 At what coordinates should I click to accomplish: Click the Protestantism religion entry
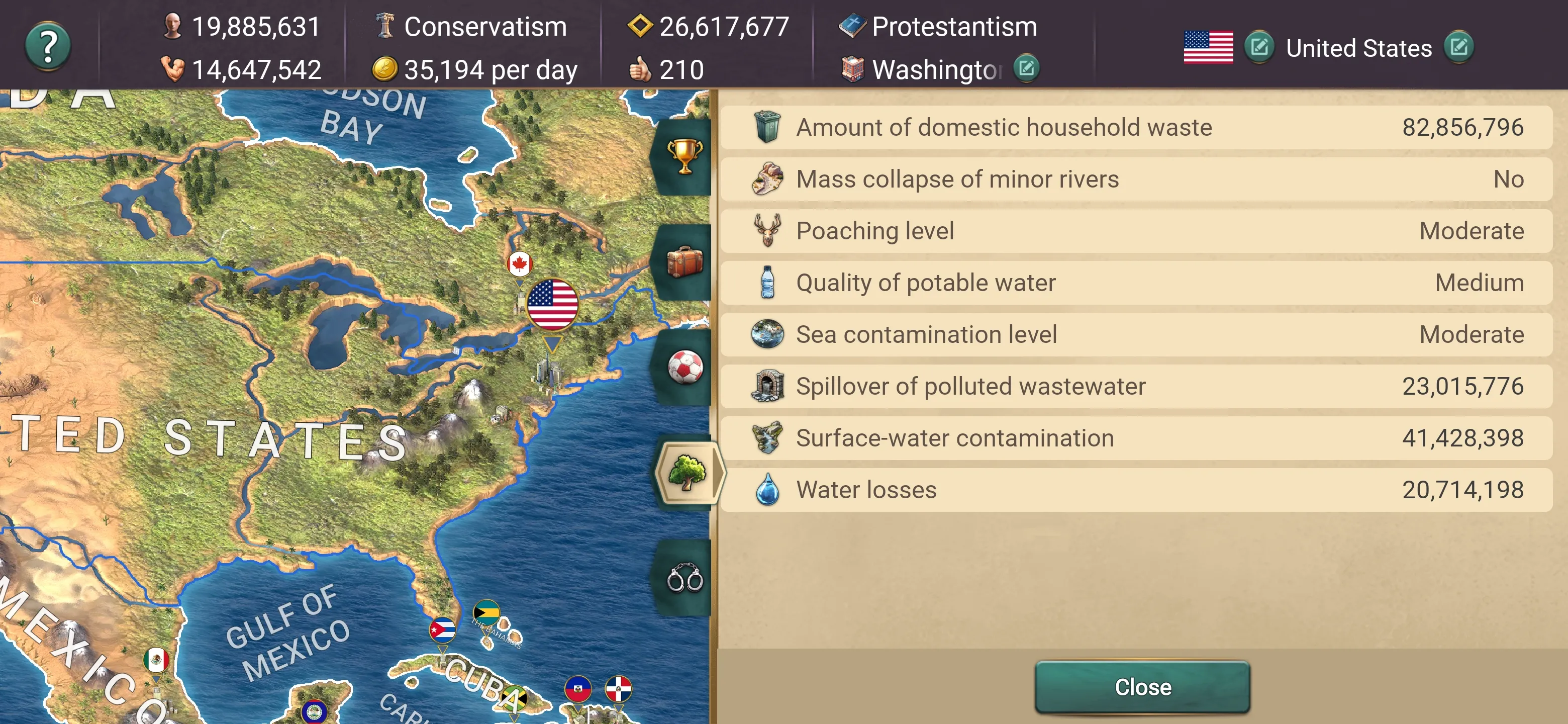(954, 27)
